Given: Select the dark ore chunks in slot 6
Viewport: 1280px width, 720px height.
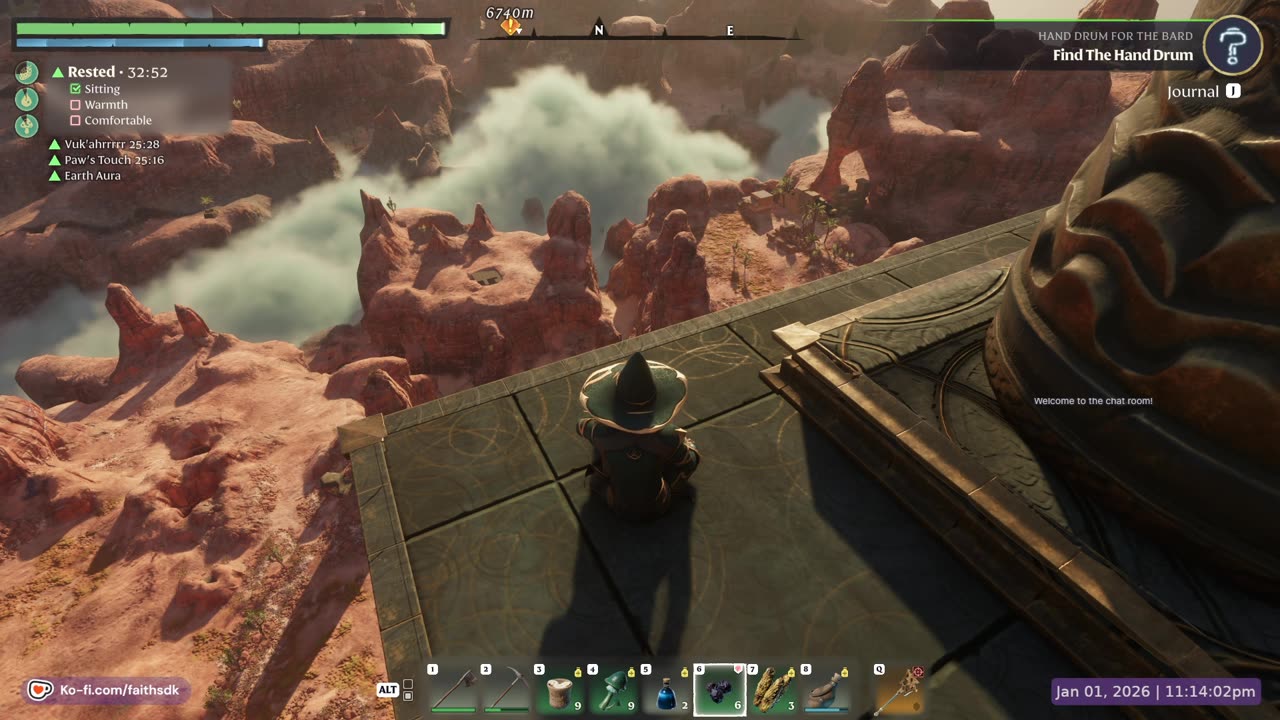Looking at the screenshot, I should (x=720, y=690).
